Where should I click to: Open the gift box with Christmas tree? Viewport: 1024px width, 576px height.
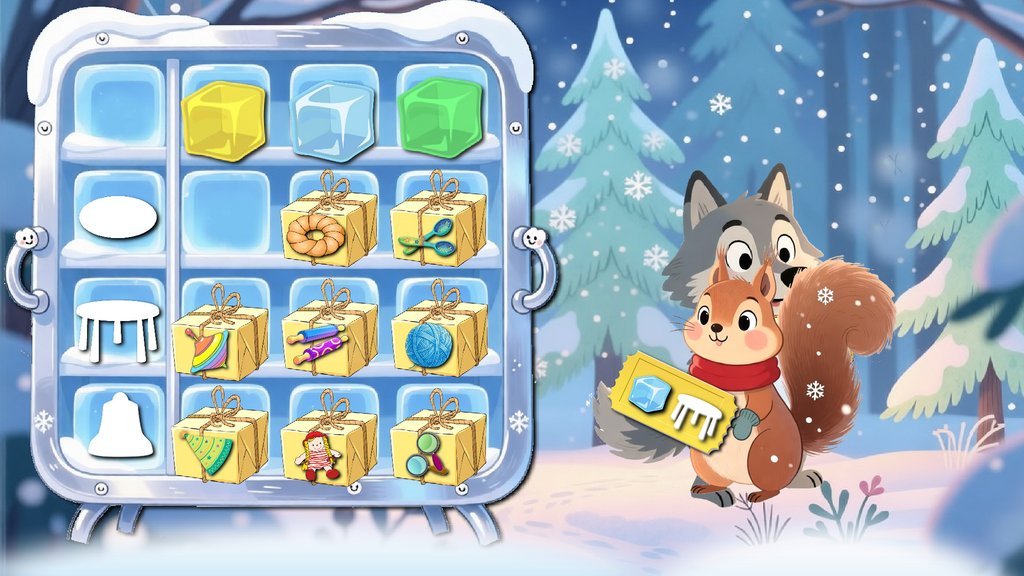point(221,446)
